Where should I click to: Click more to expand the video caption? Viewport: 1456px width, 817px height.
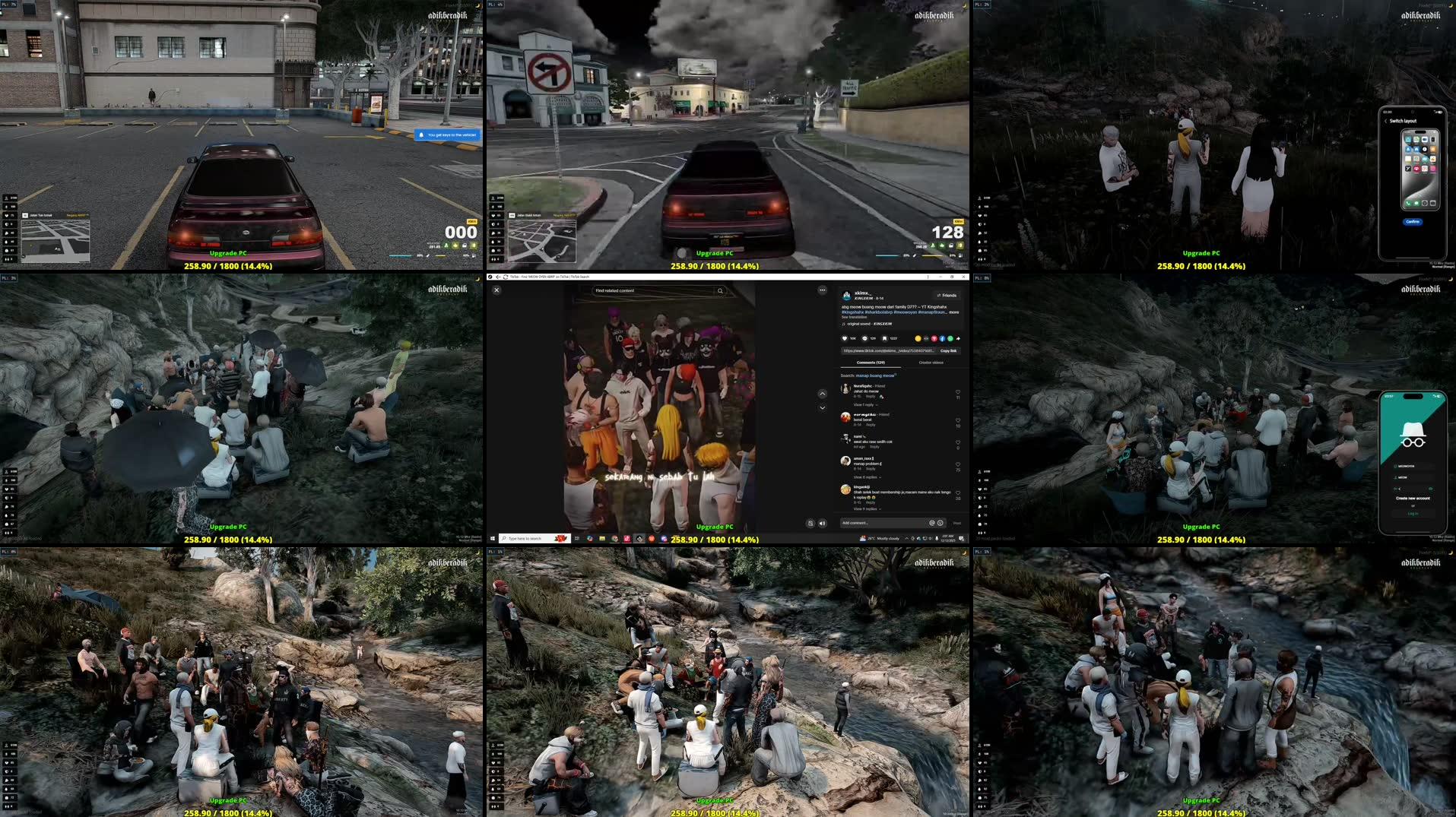click(954, 312)
